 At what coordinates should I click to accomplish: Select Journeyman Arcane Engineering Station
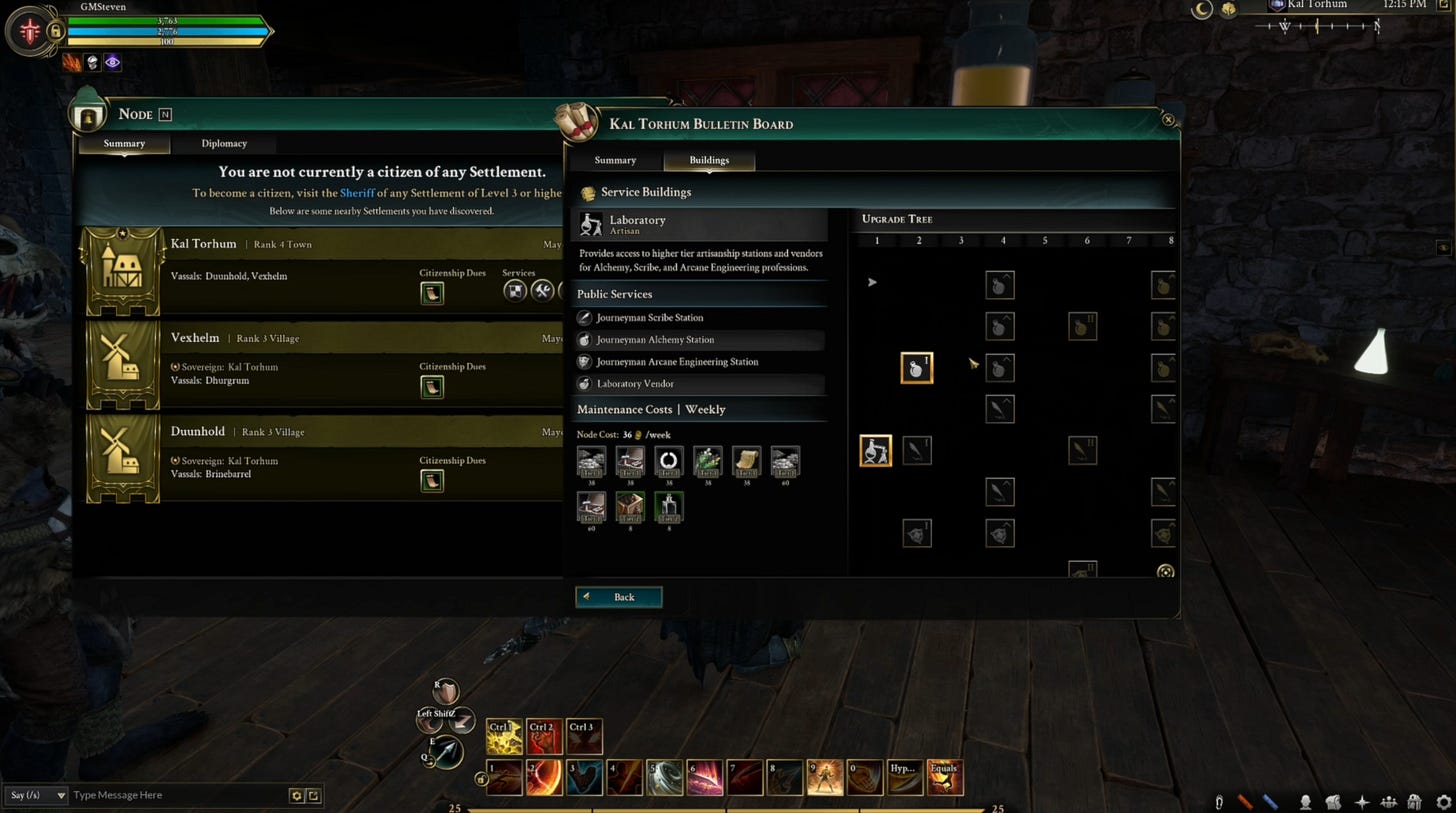(x=677, y=362)
